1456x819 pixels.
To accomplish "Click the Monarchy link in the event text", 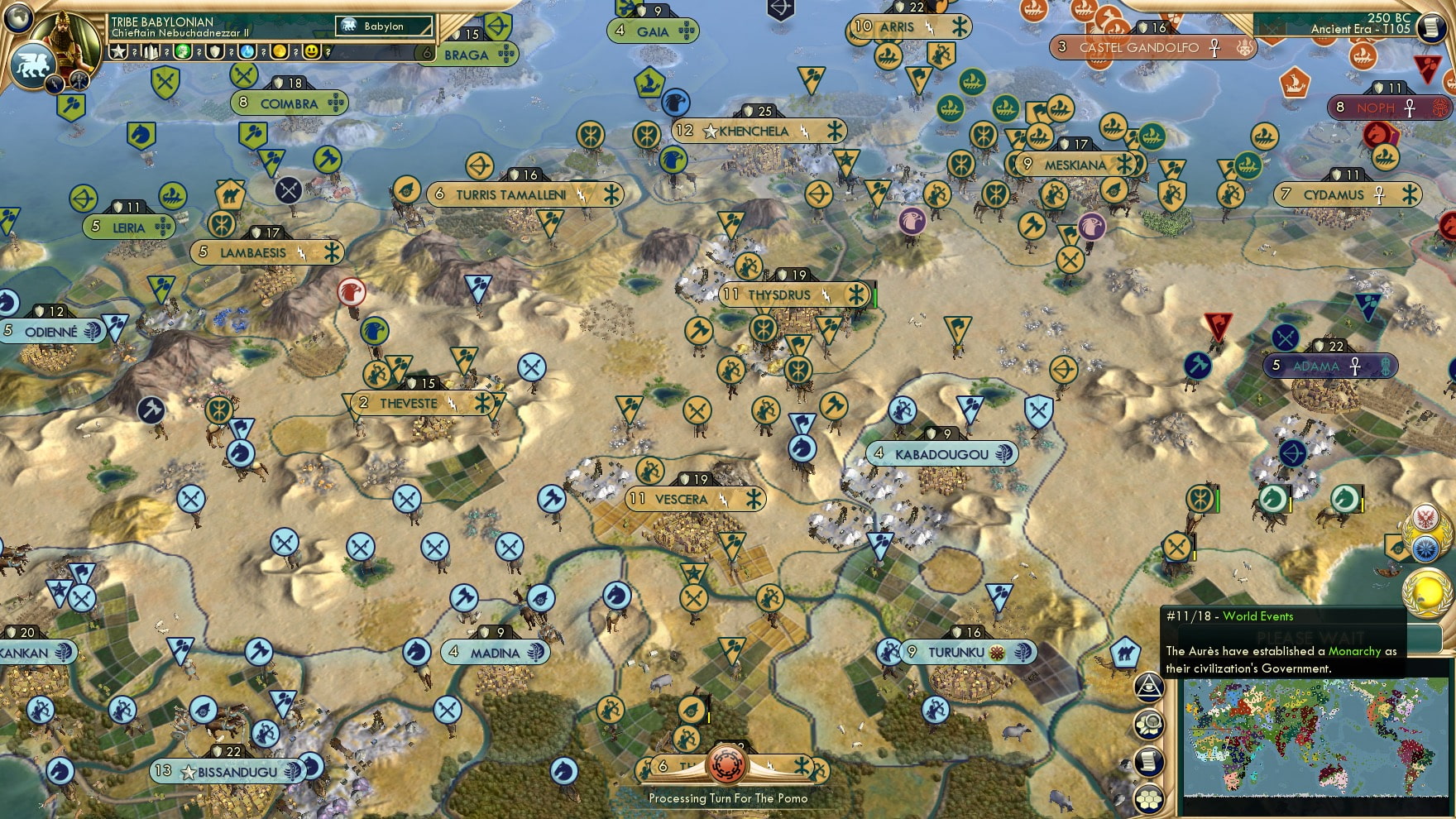I will tap(1354, 652).
